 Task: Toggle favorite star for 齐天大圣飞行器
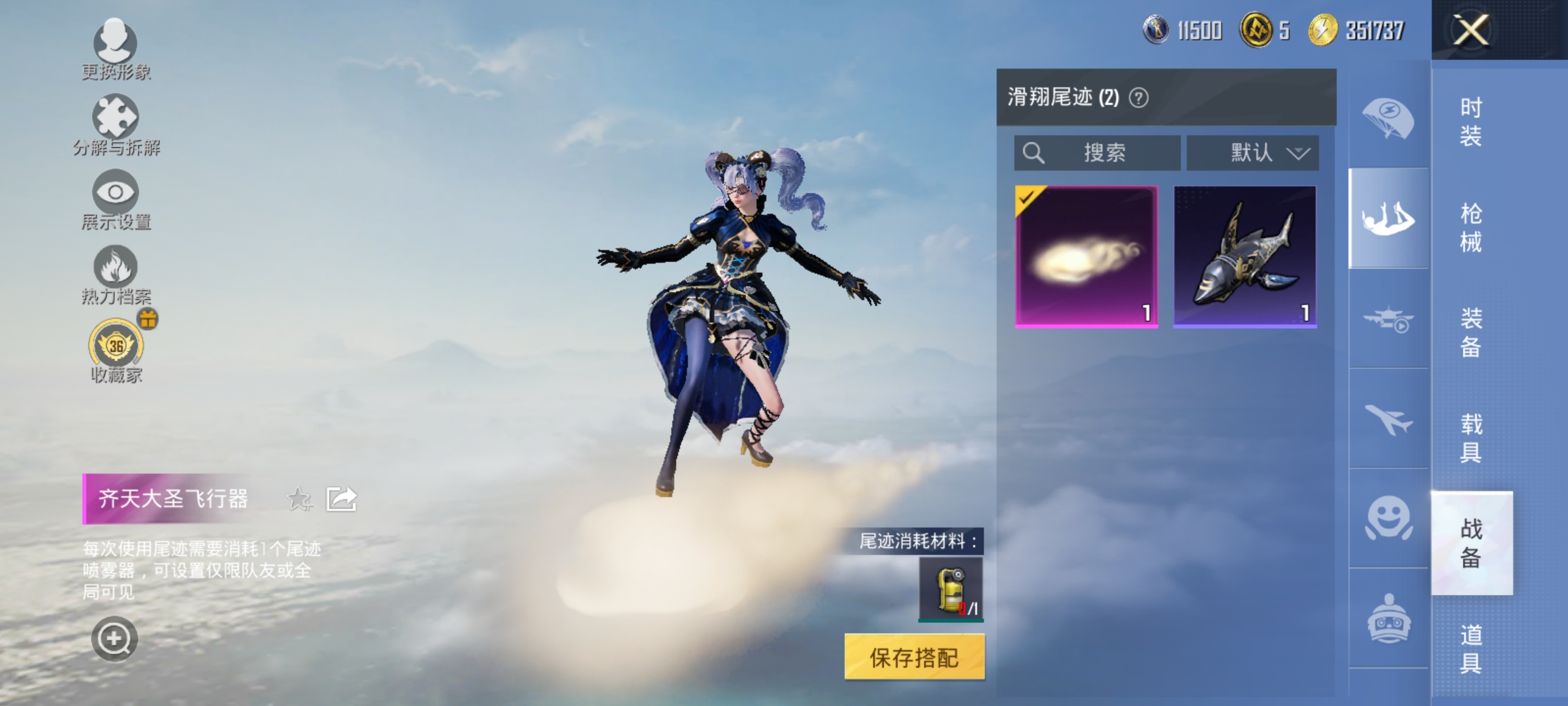tap(297, 498)
